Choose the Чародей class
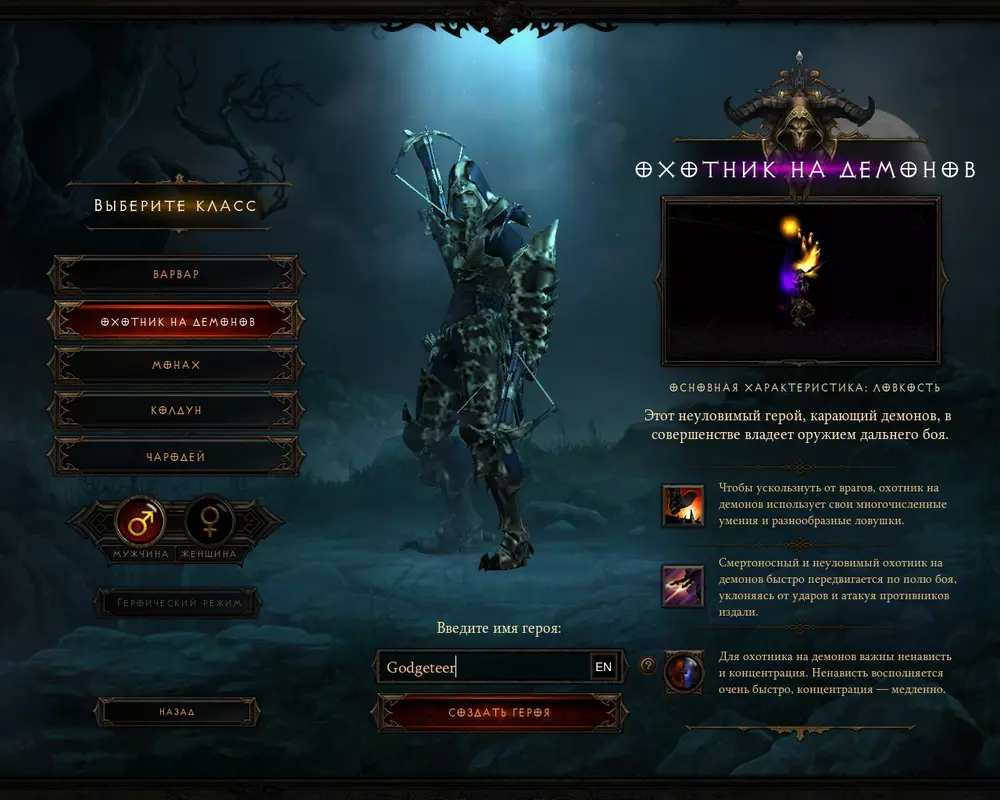The image size is (1000, 800). 176,457
